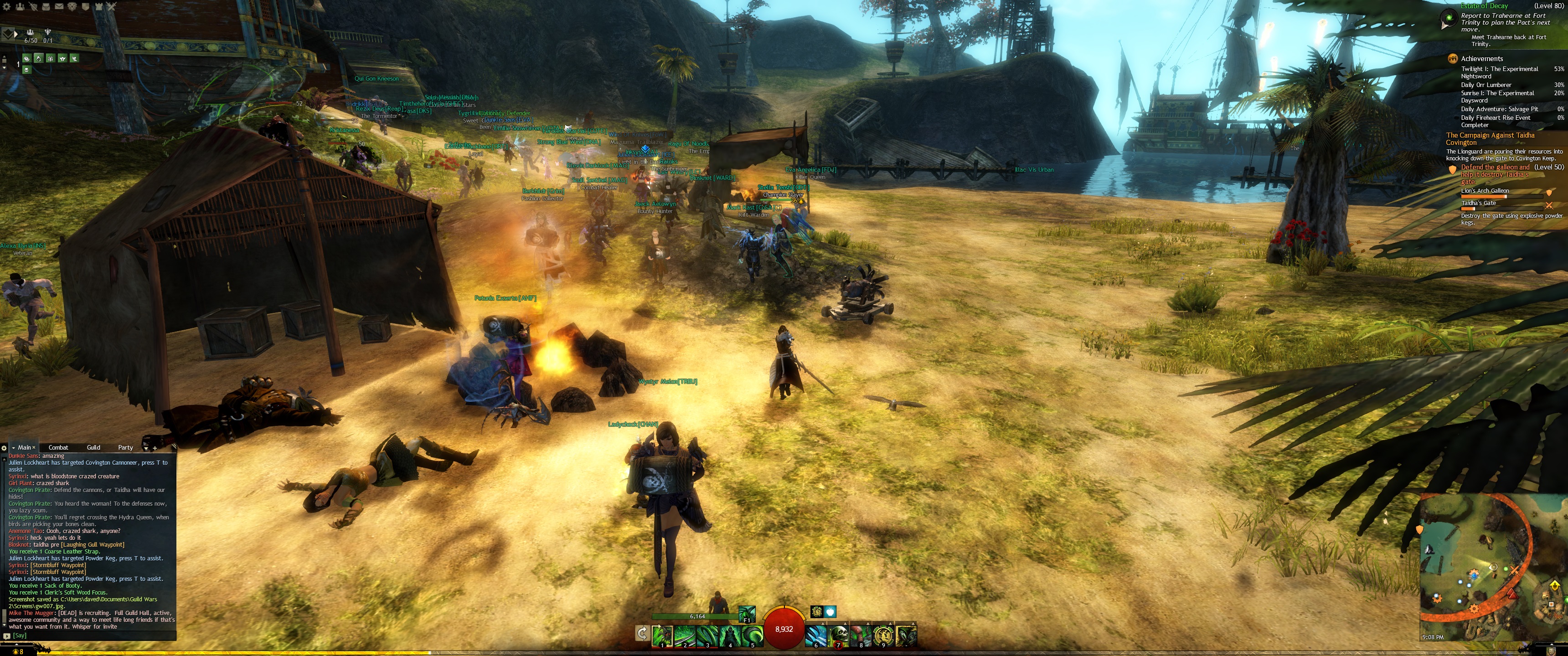Open the World vs World castle icon
This screenshot has height=656, width=1568.
pyautogui.click(x=98, y=6)
